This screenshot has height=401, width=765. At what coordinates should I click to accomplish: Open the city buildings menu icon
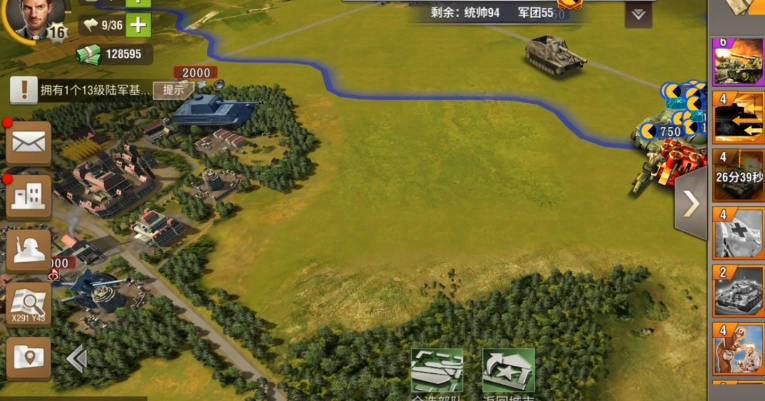tap(29, 197)
